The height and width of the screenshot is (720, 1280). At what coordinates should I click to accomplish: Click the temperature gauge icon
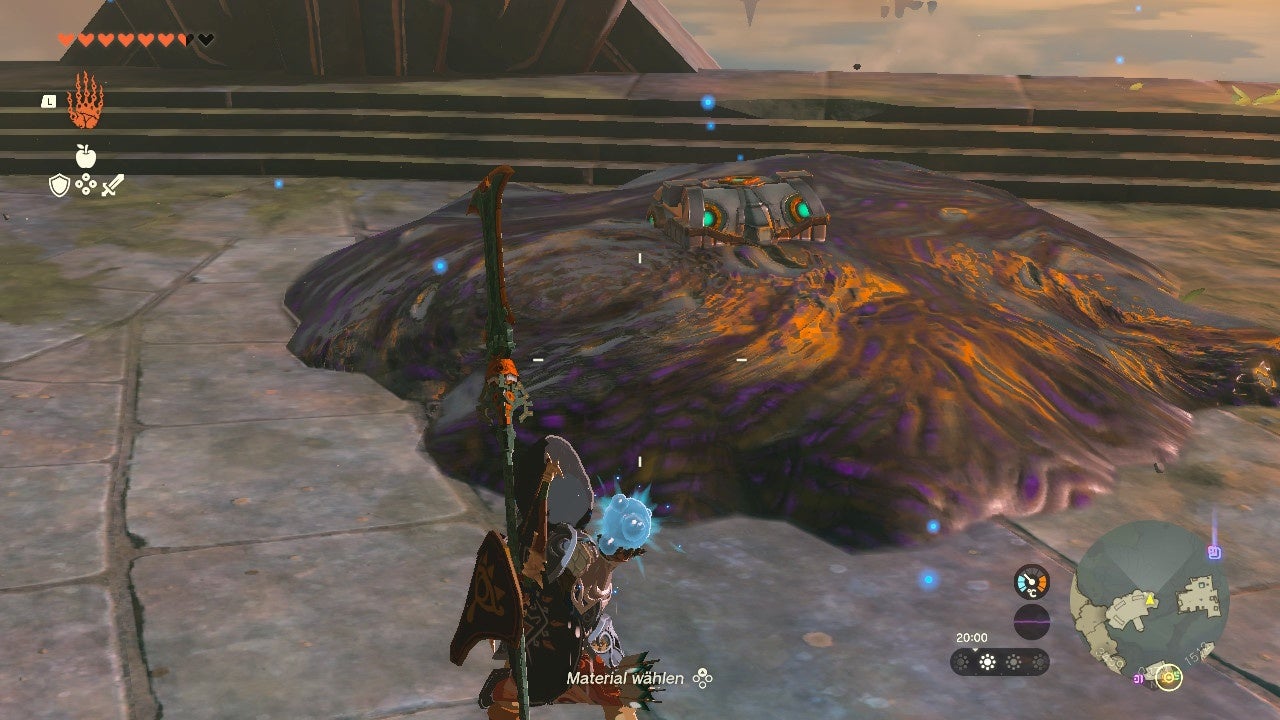pos(1030,582)
